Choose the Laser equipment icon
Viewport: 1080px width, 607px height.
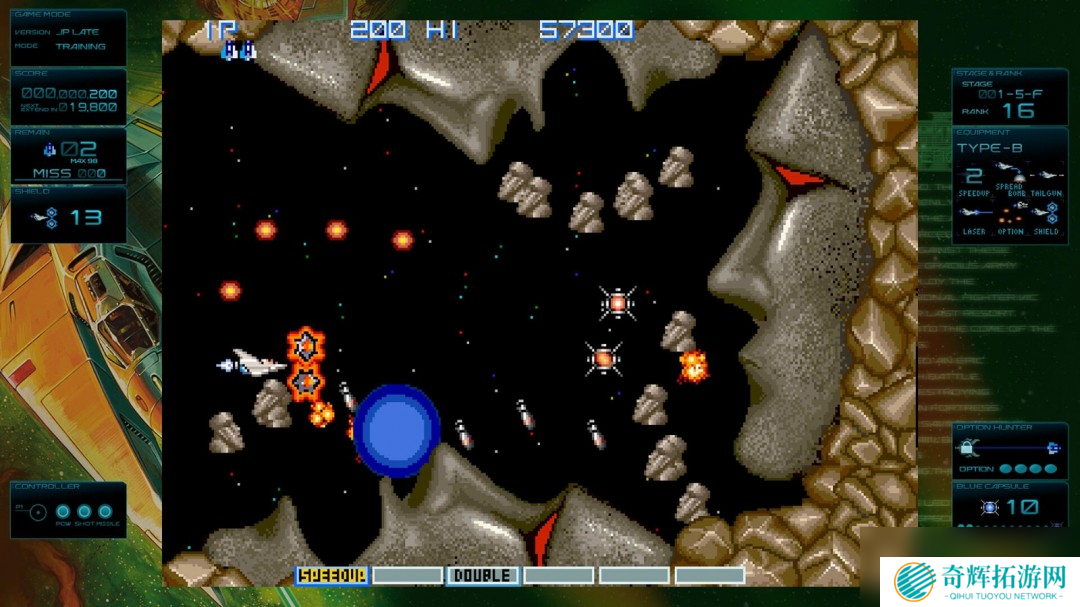(974, 212)
